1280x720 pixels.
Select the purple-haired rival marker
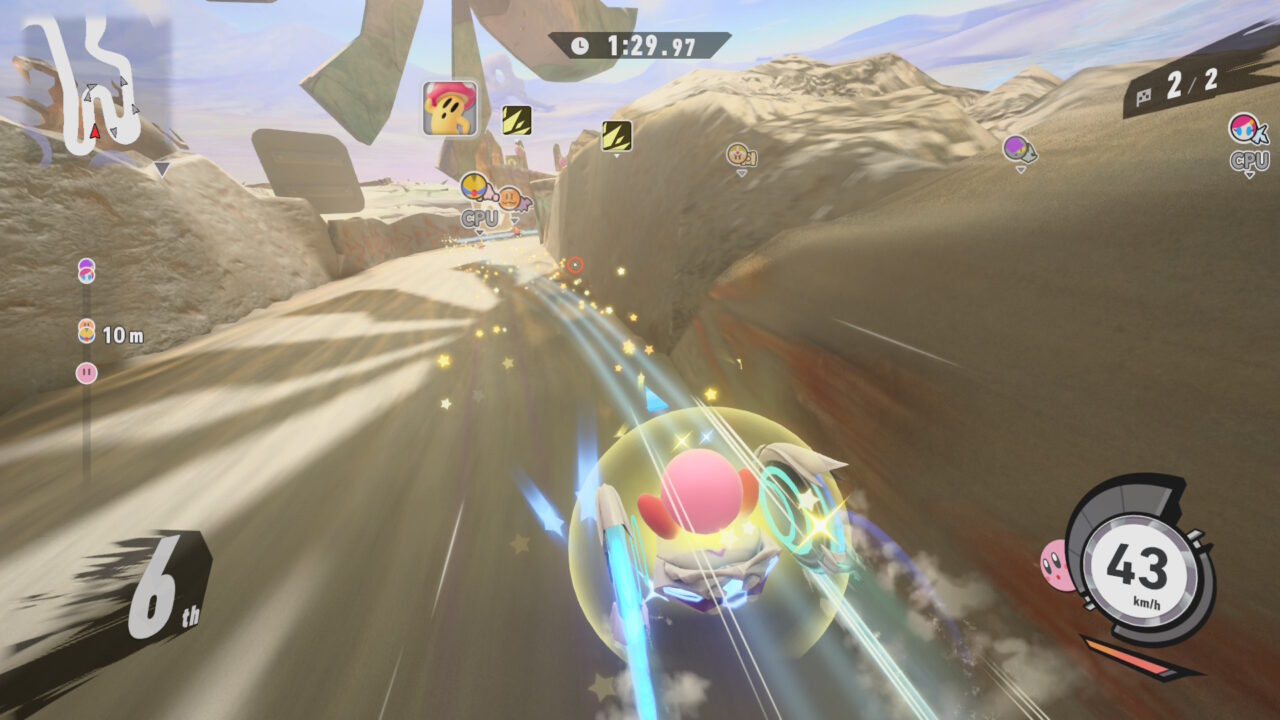(x=1017, y=149)
